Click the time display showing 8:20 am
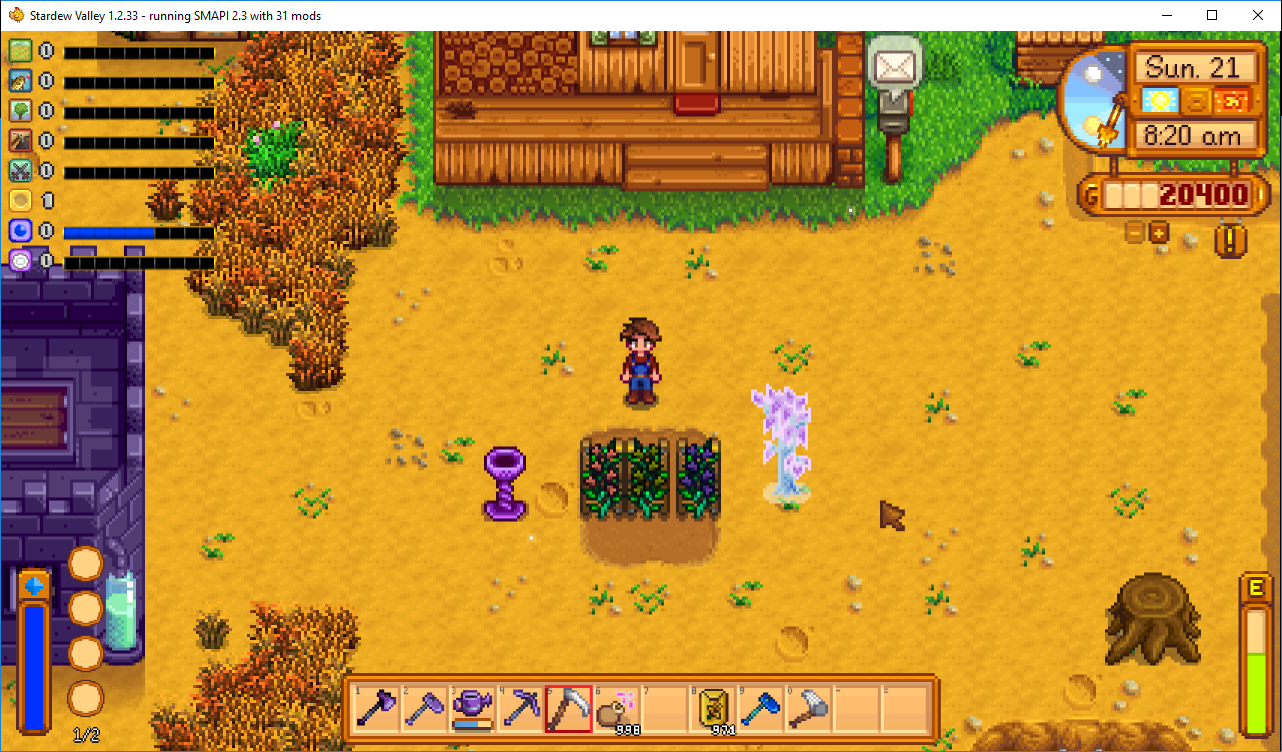 click(1196, 136)
